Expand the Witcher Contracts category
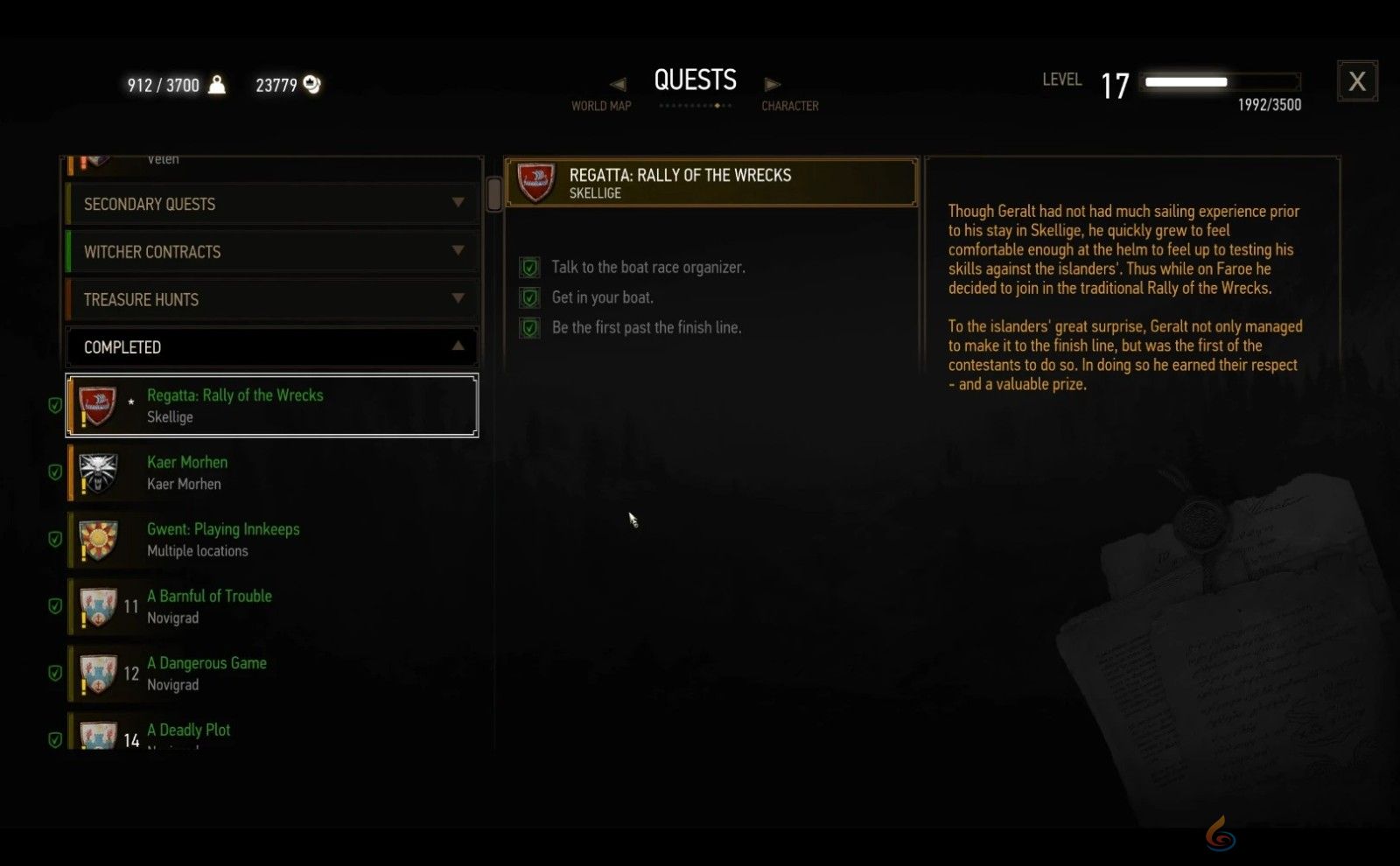This screenshot has width=1400, height=866. point(272,252)
